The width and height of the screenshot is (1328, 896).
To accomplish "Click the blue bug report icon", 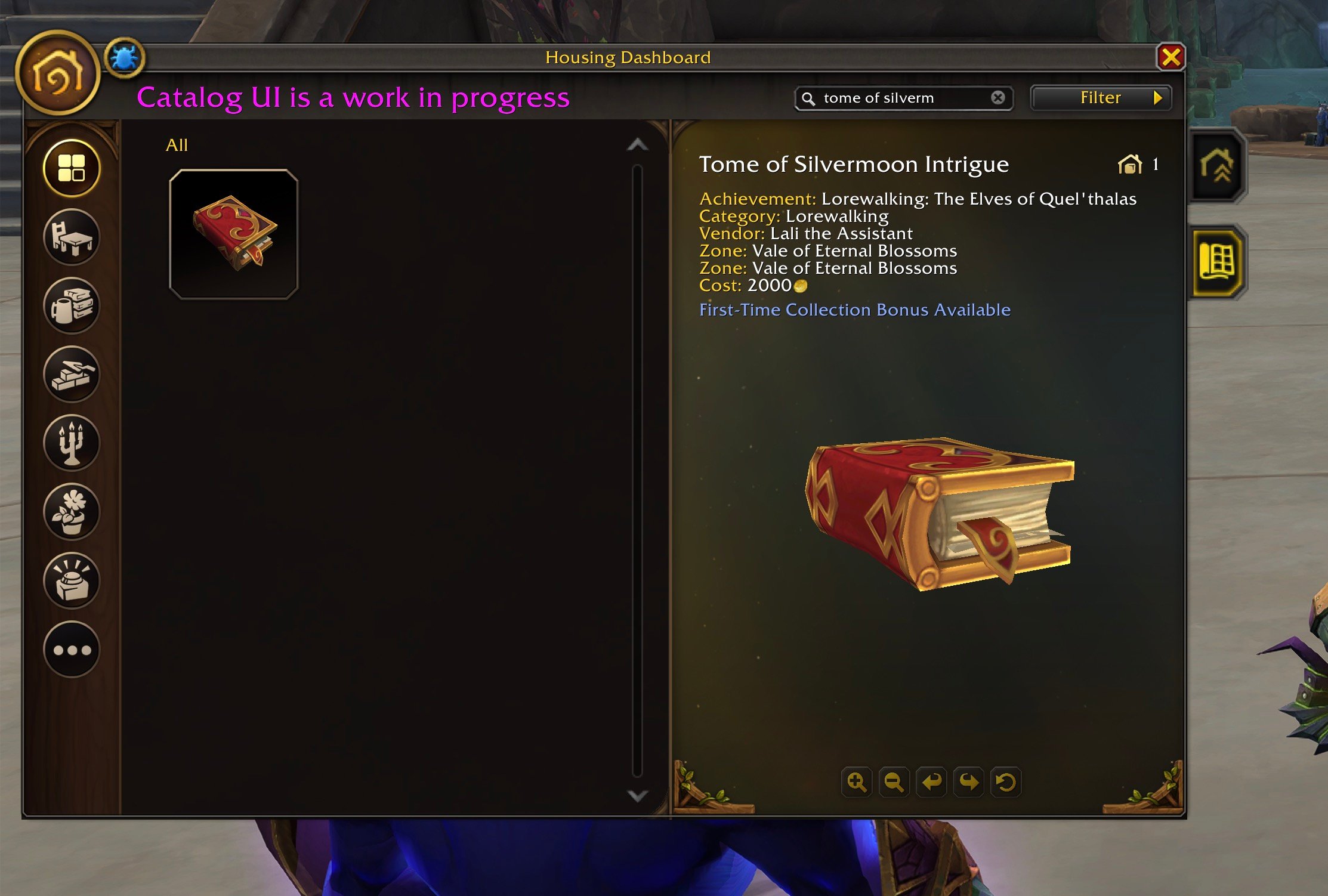I will pyautogui.click(x=124, y=58).
